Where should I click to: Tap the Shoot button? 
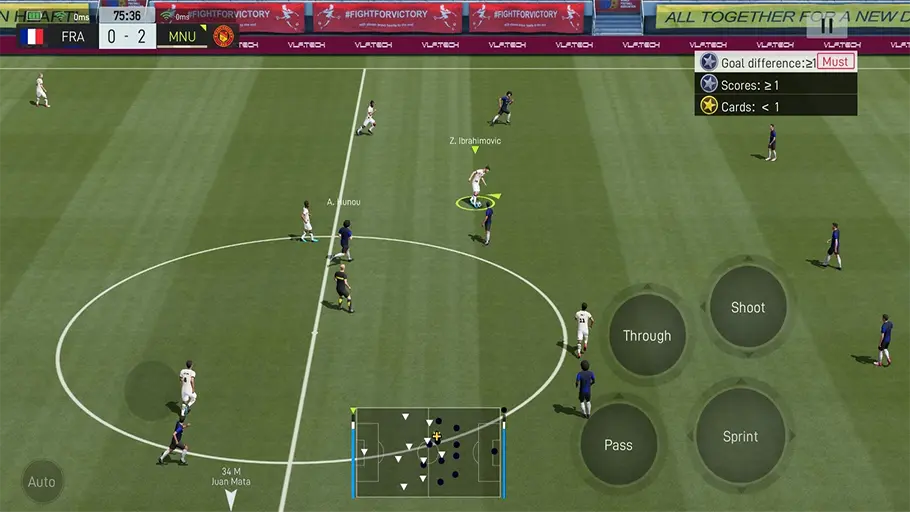point(747,307)
